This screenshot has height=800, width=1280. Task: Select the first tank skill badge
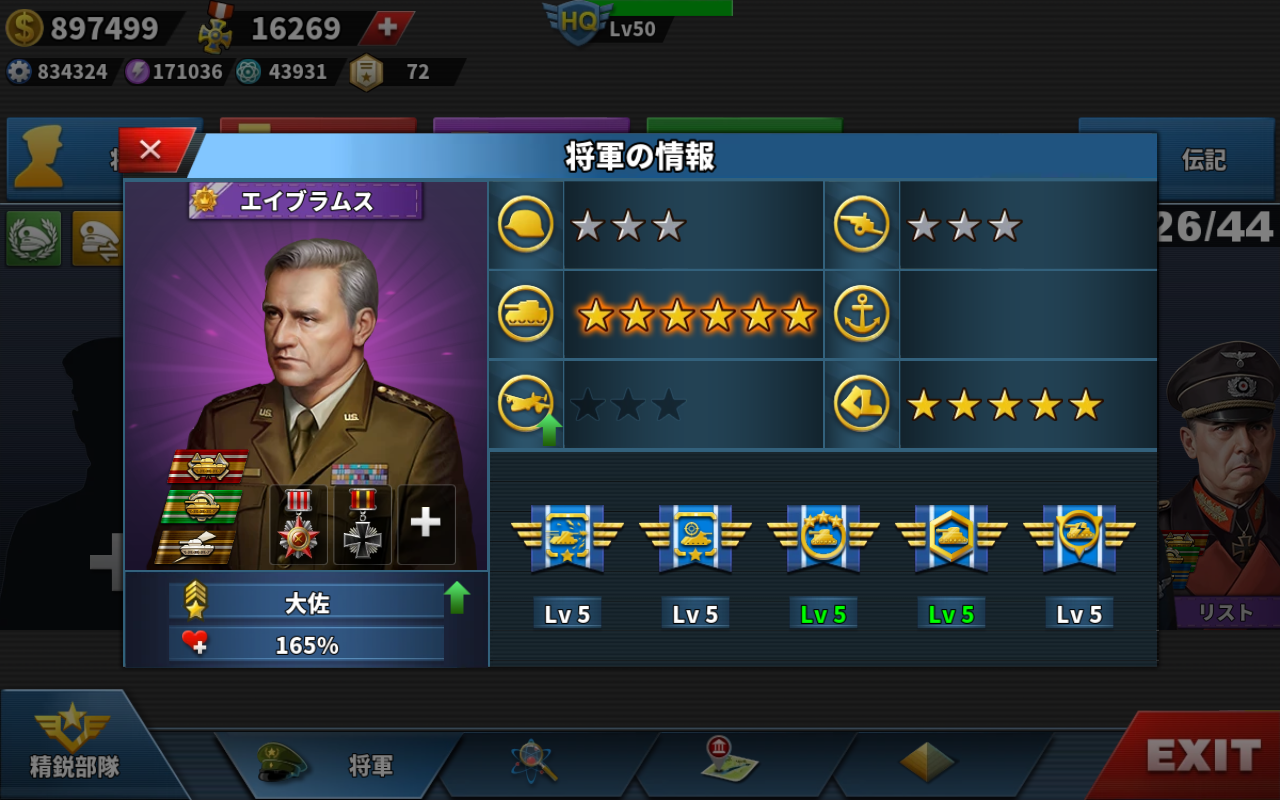tap(567, 540)
